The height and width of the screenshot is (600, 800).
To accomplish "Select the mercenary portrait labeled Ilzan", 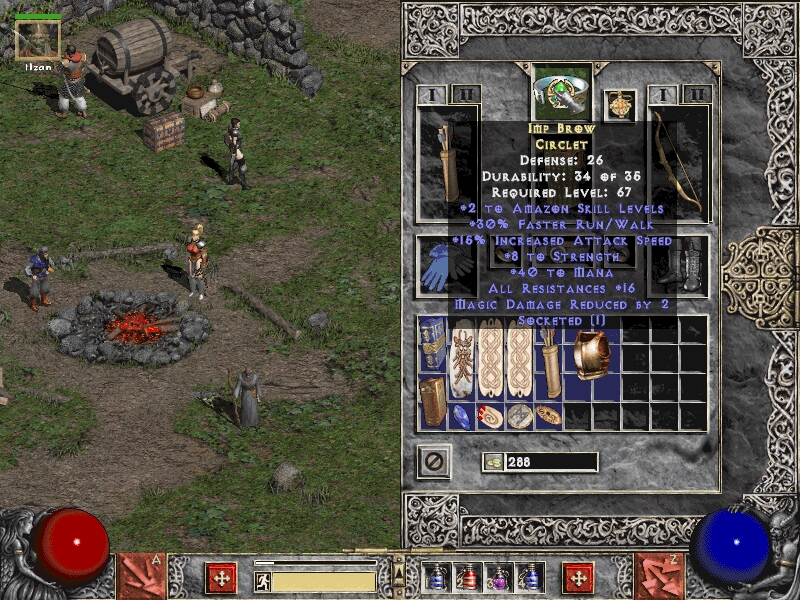I will click(x=39, y=40).
